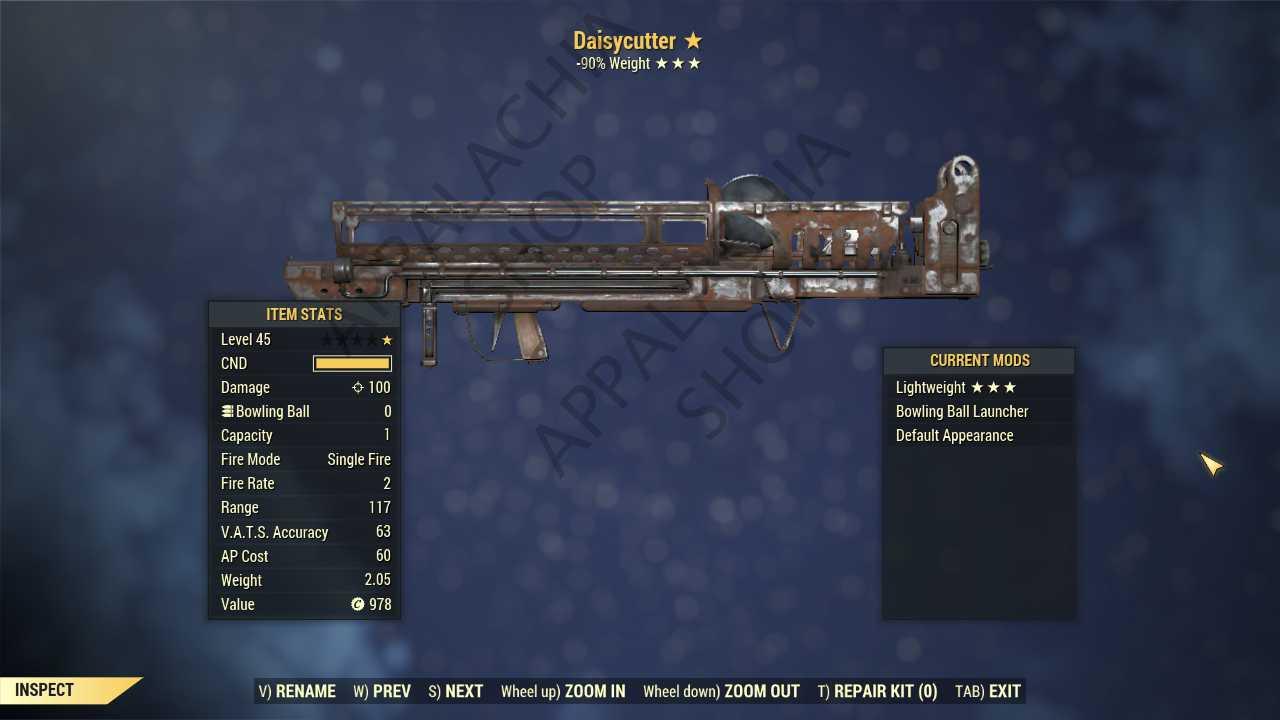Choose the Zoom Out option
This screenshot has width=1280, height=720.
pos(721,691)
